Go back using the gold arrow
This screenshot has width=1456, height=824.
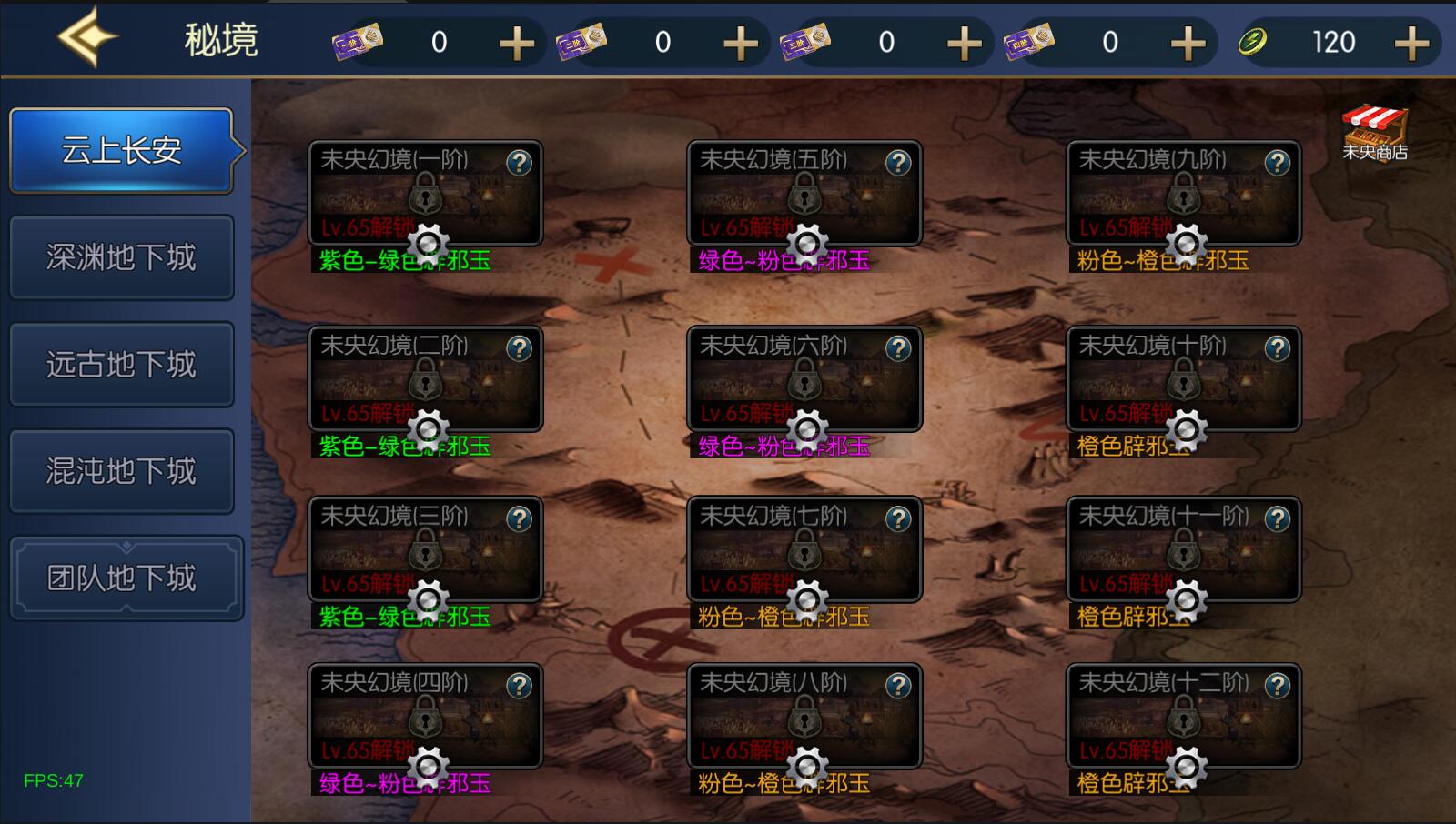(x=86, y=38)
